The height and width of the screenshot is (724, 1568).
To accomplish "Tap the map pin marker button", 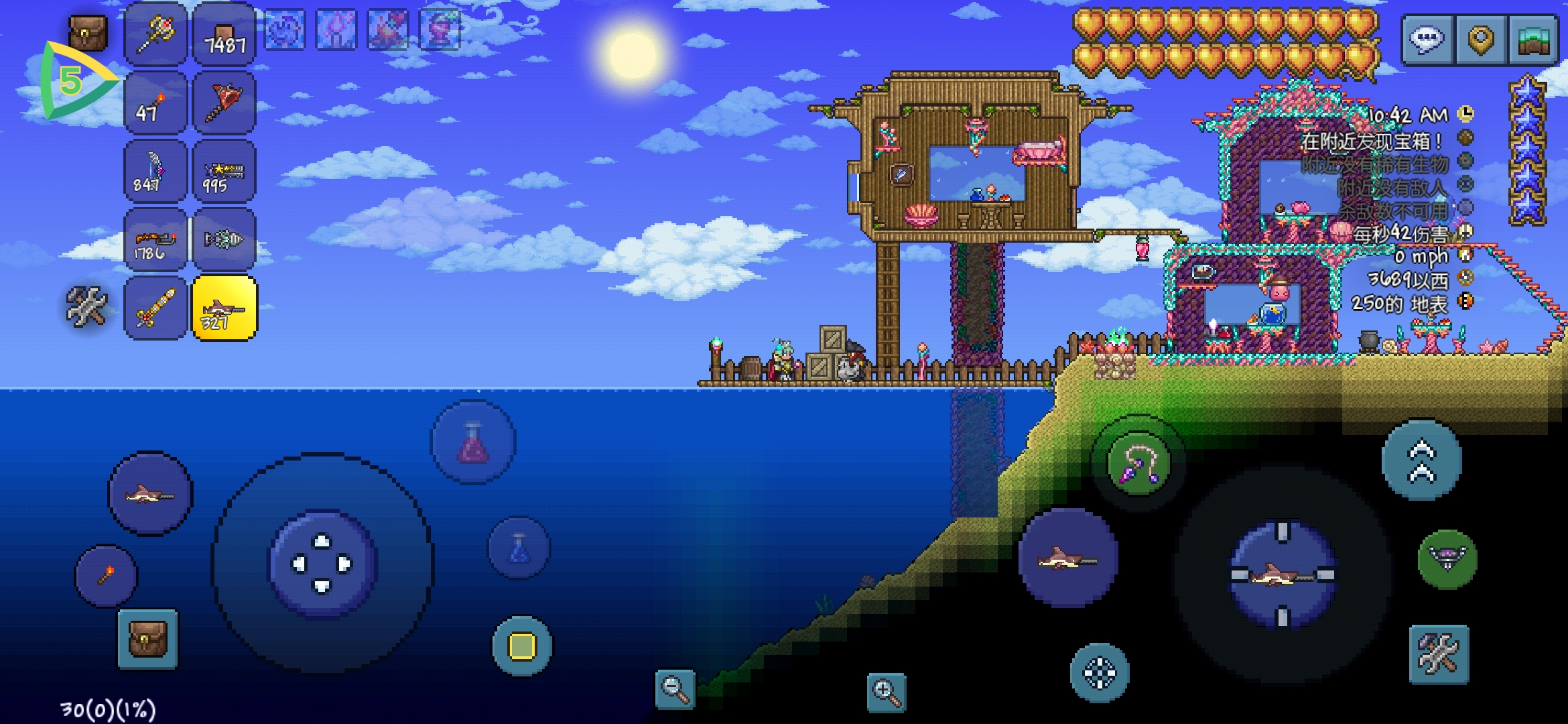I will (x=1481, y=40).
